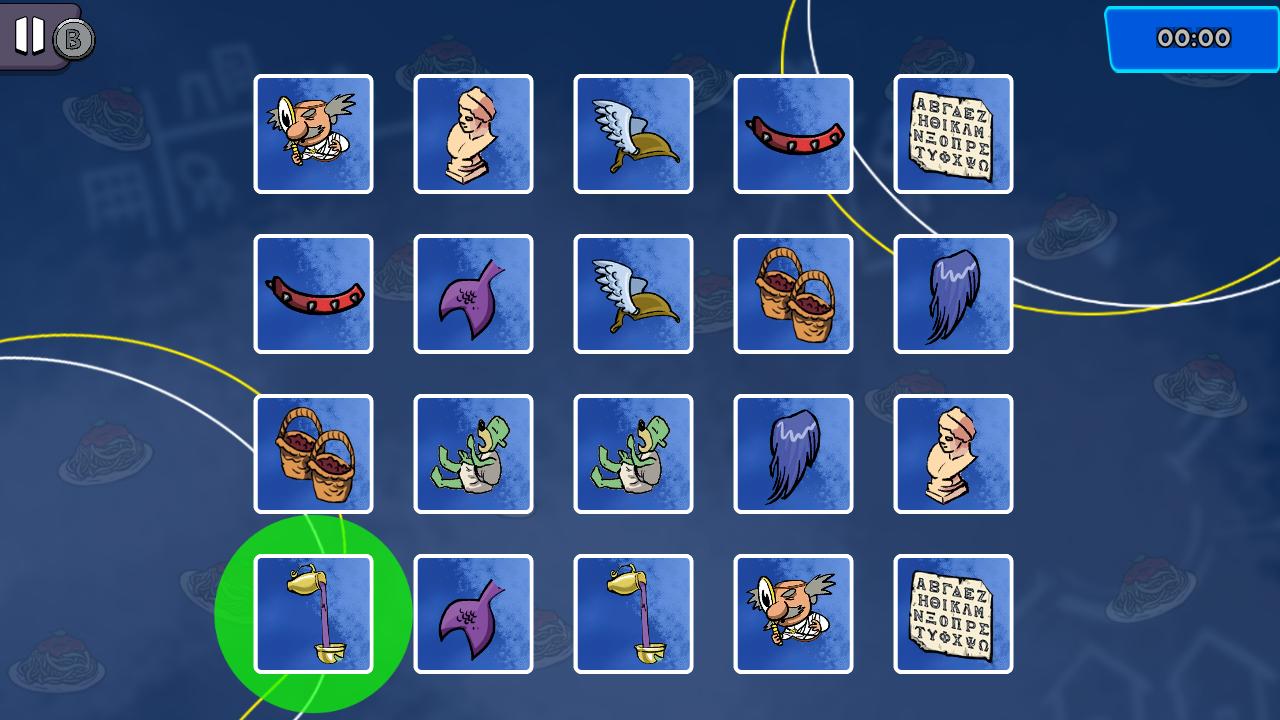This screenshot has height=720, width=1280.
Task: Select the Greek tablet card in the bottom row
Action: click(x=953, y=613)
